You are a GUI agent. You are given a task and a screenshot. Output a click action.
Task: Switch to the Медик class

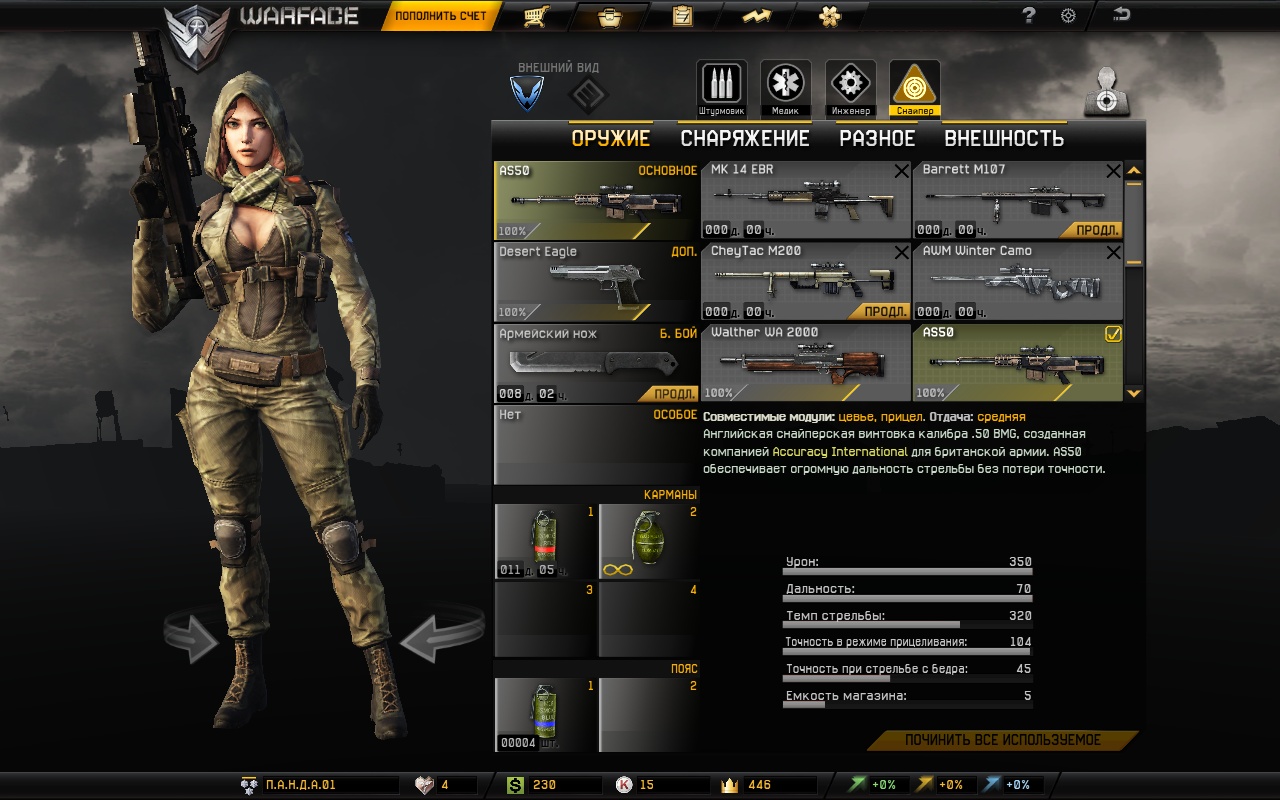coord(785,88)
